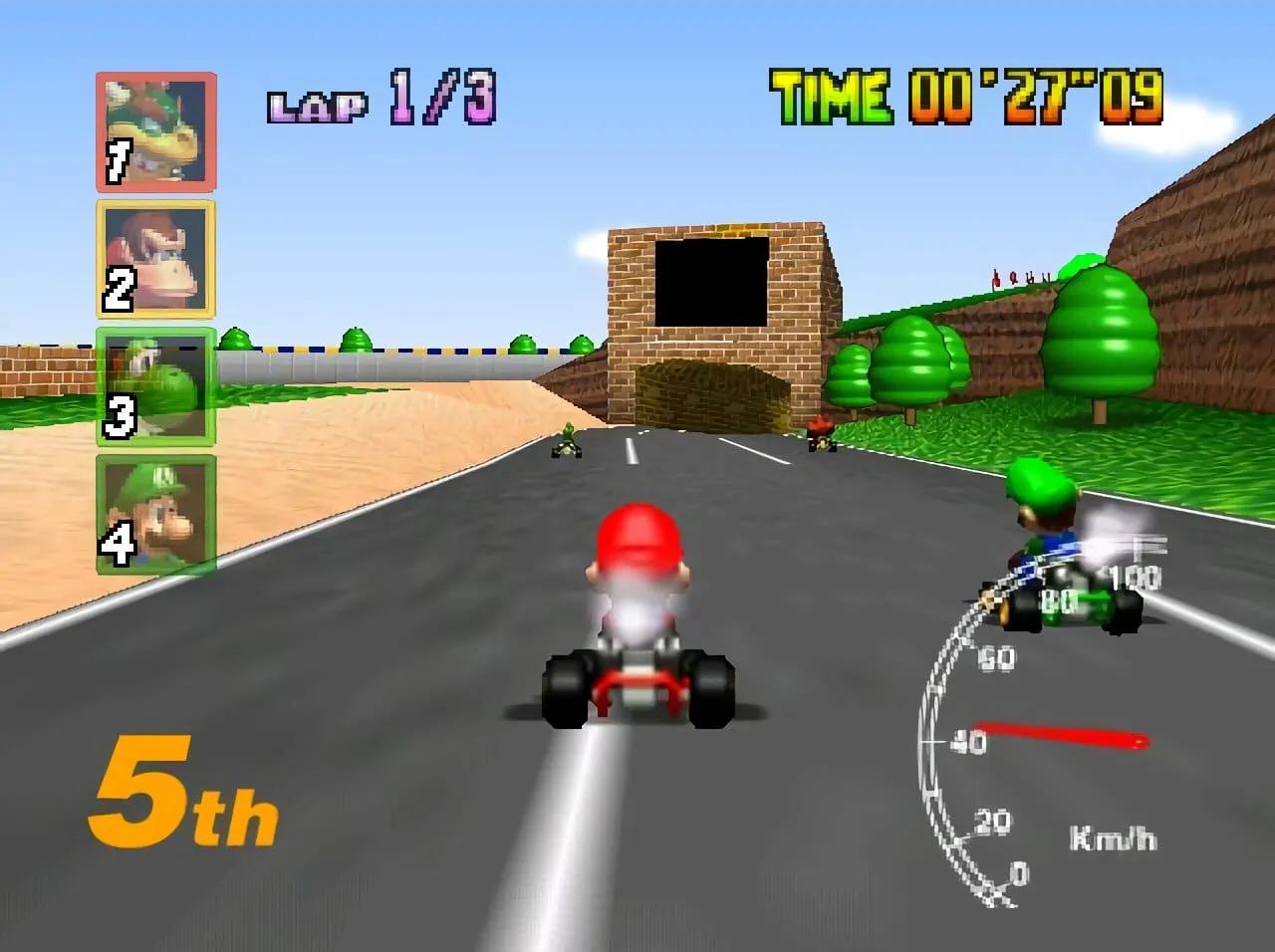This screenshot has width=1275, height=952.
Task: Click the race timer reading 00'27"09
Action: pyautogui.click(x=1036, y=96)
